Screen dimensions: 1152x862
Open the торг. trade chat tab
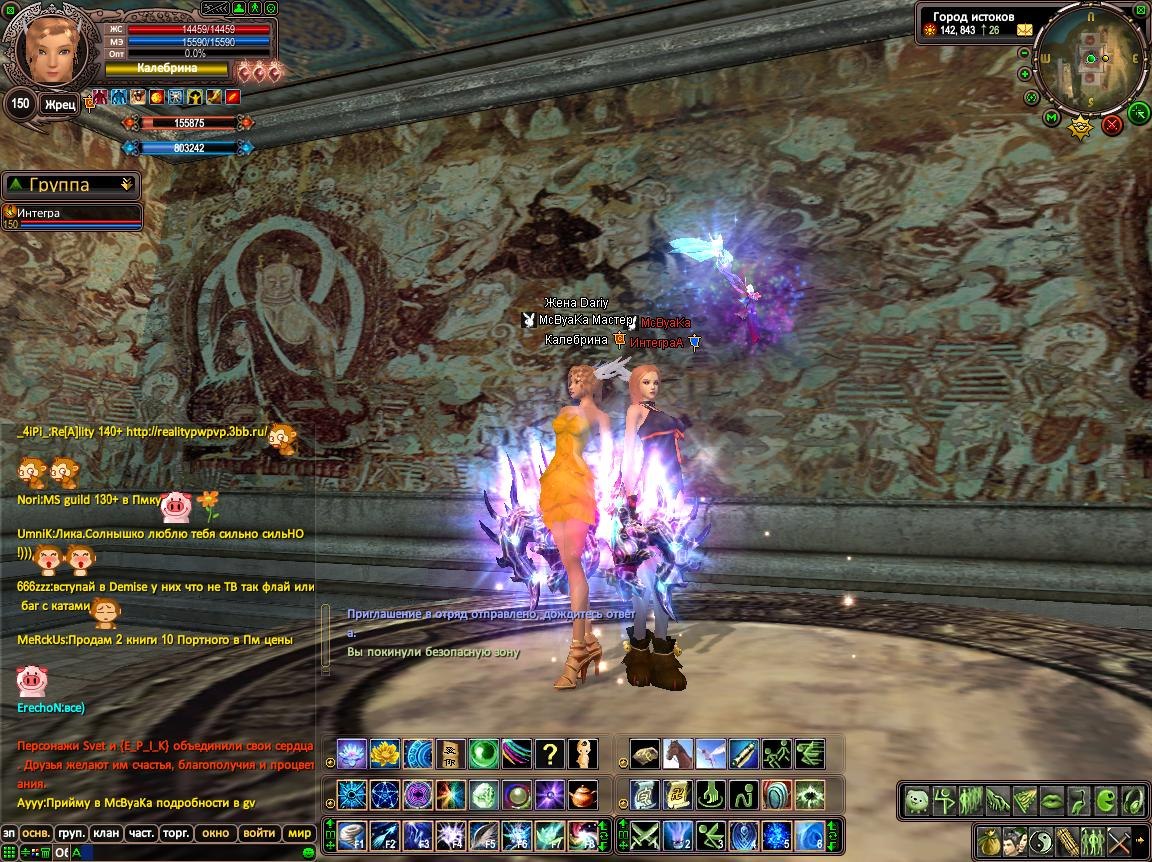(178, 832)
